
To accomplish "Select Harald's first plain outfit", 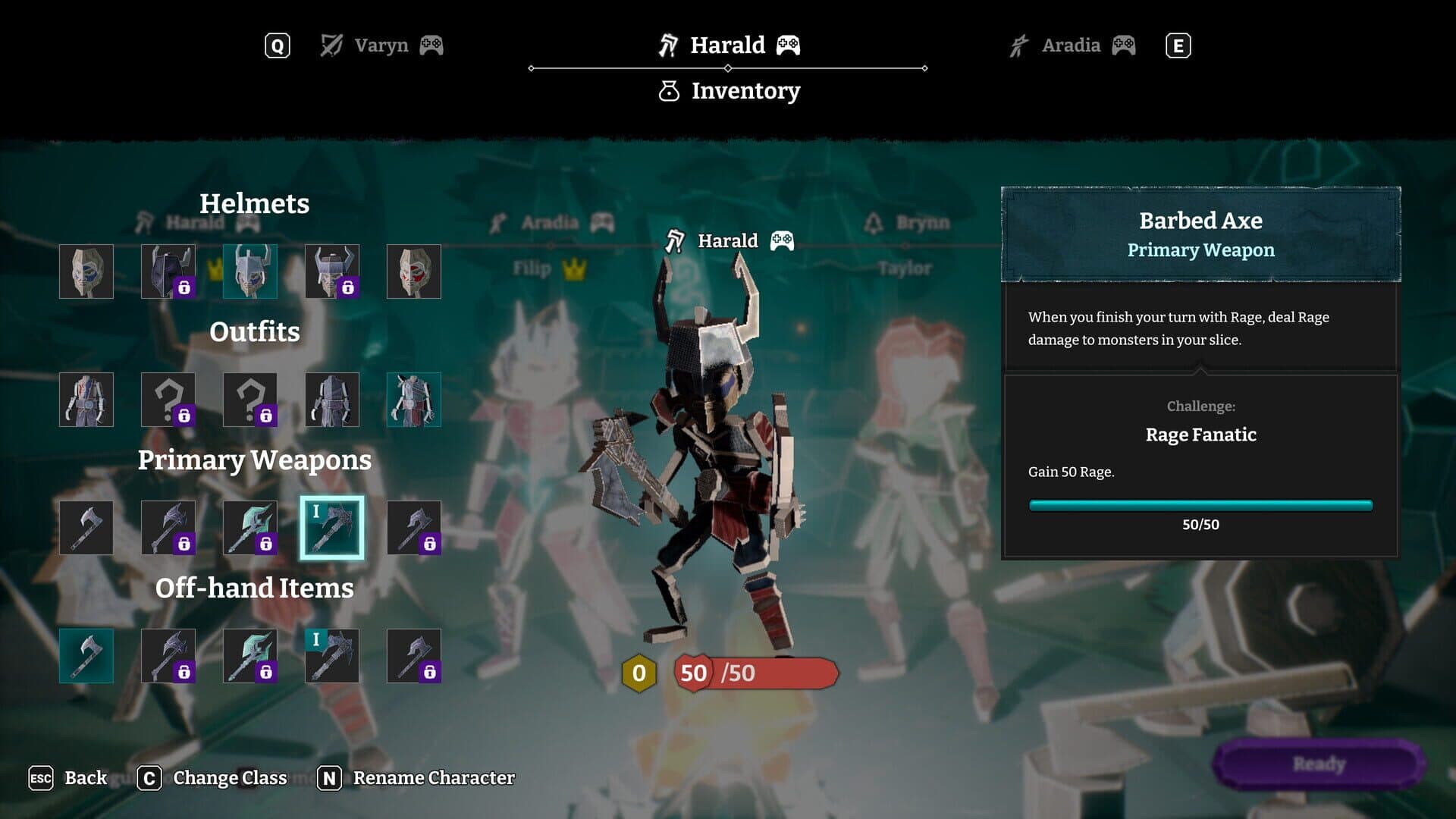I will click(x=86, y=400).
